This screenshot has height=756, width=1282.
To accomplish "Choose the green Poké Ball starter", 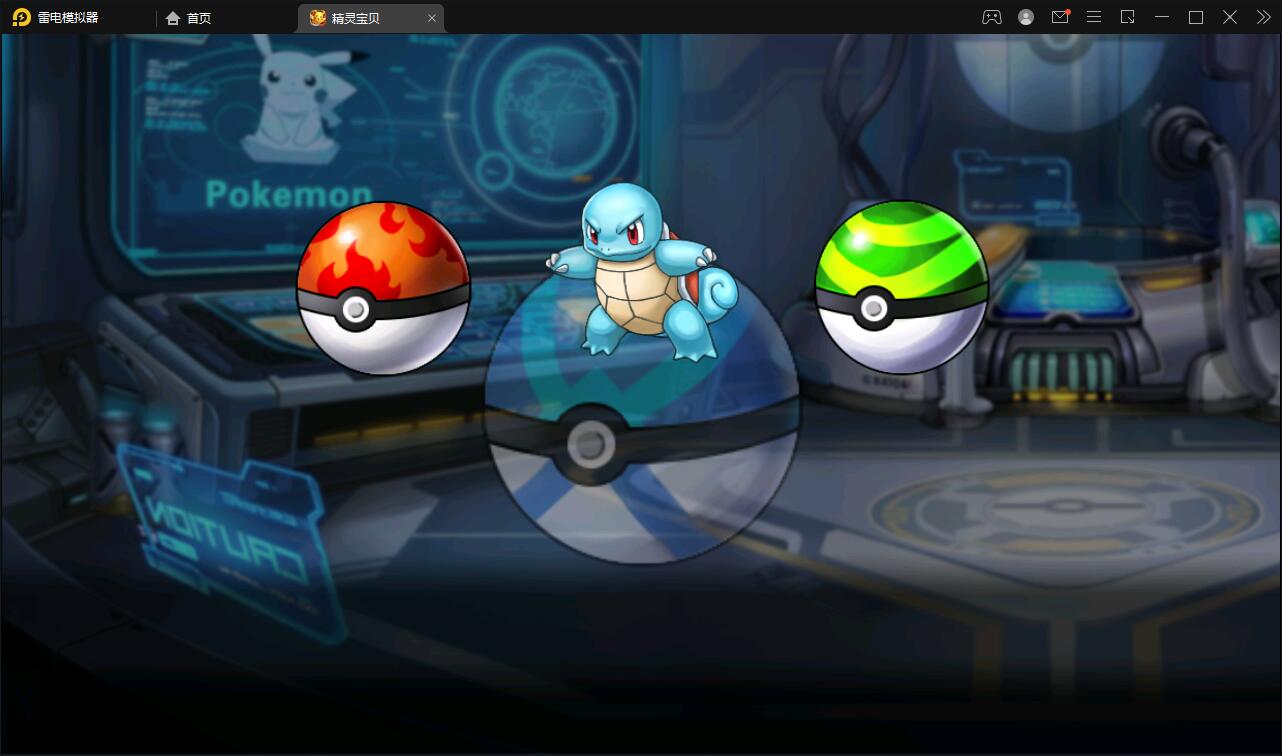I will [900, 290].
